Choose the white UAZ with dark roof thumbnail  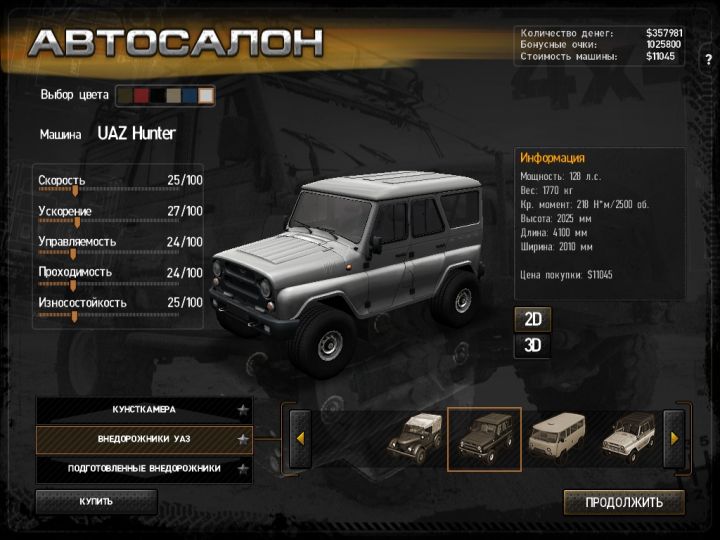click(x=630, y=438)
